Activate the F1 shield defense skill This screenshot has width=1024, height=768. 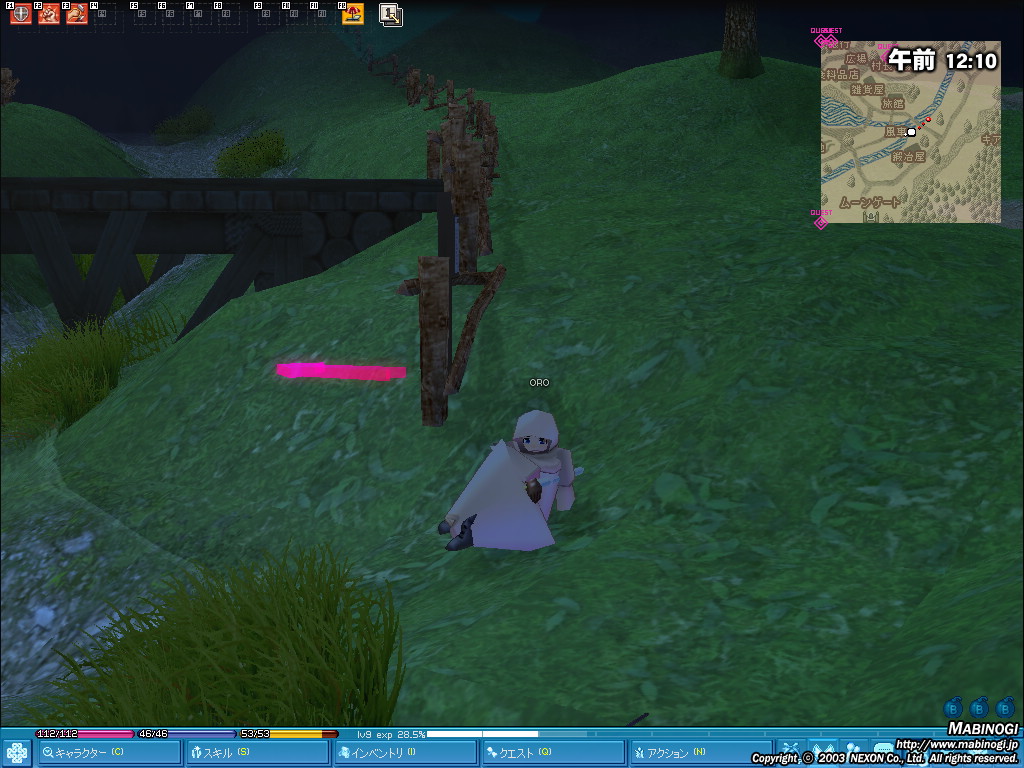point(20,14)
